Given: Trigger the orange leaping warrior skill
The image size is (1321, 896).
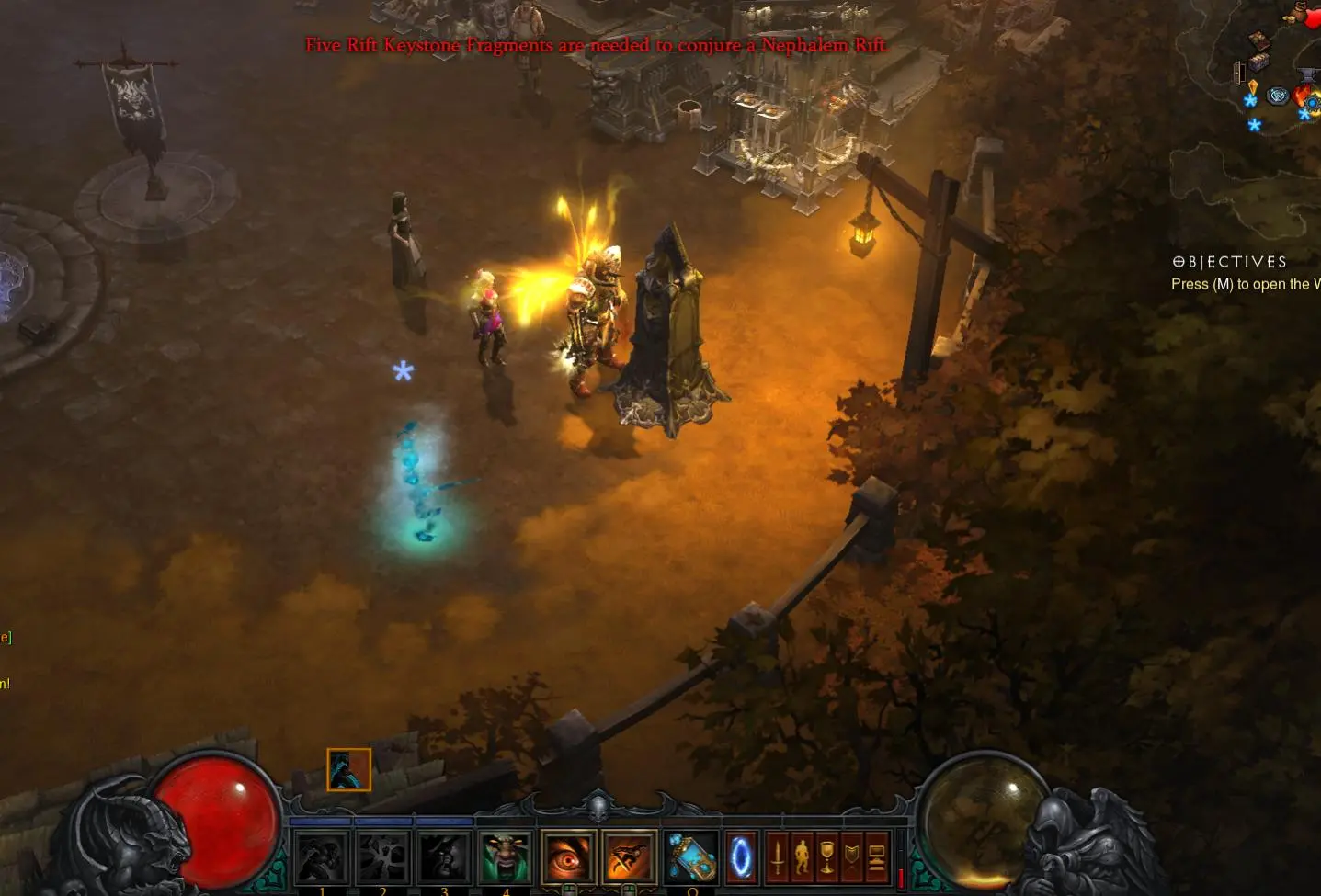Looking at the screenshot, I should (630, 856).
